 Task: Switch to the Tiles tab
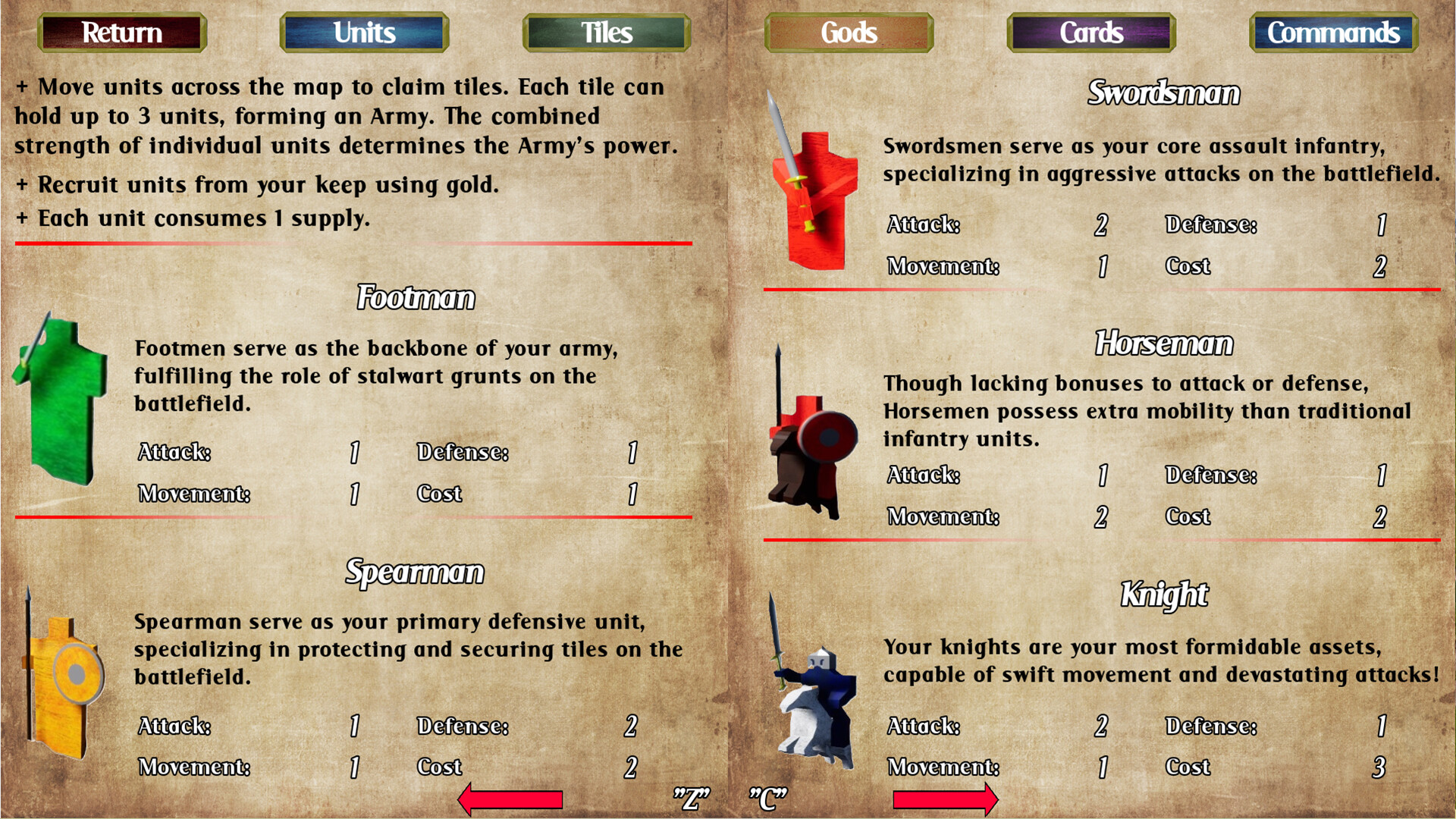click(x=605, y=33)
